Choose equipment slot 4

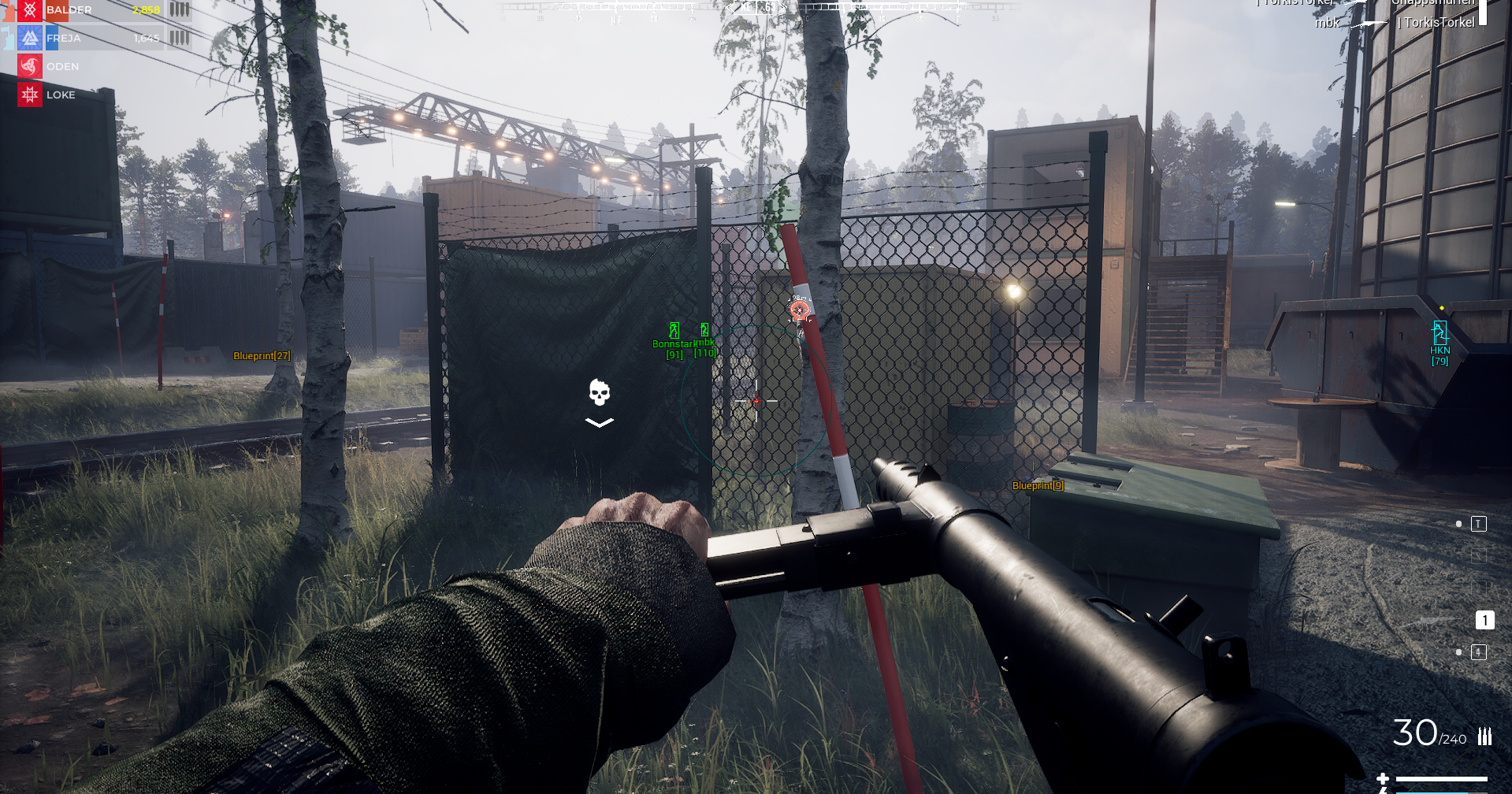[1478, 652]
